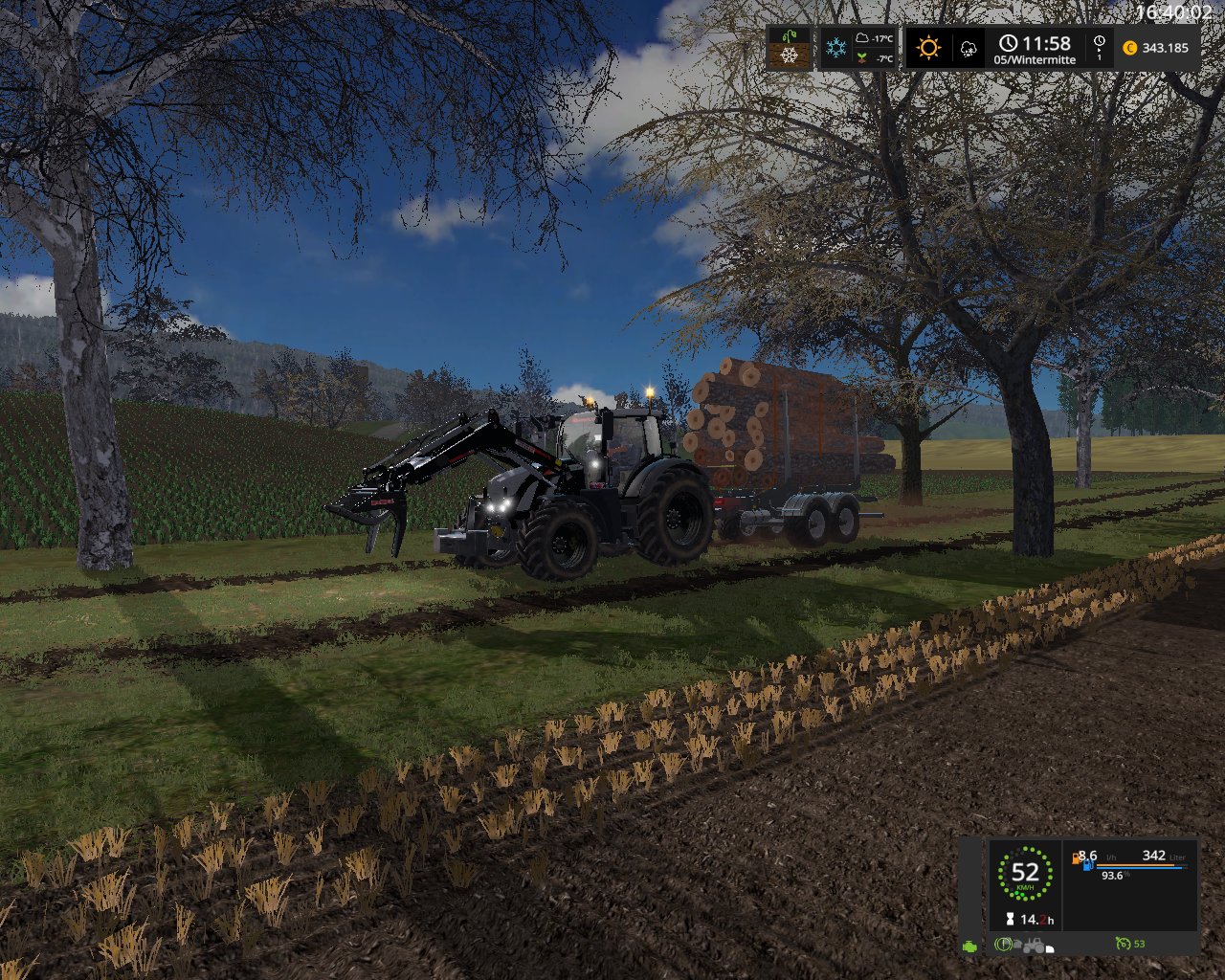Click the sun current-weather icon
The image size is (1225, 980).
927,48
